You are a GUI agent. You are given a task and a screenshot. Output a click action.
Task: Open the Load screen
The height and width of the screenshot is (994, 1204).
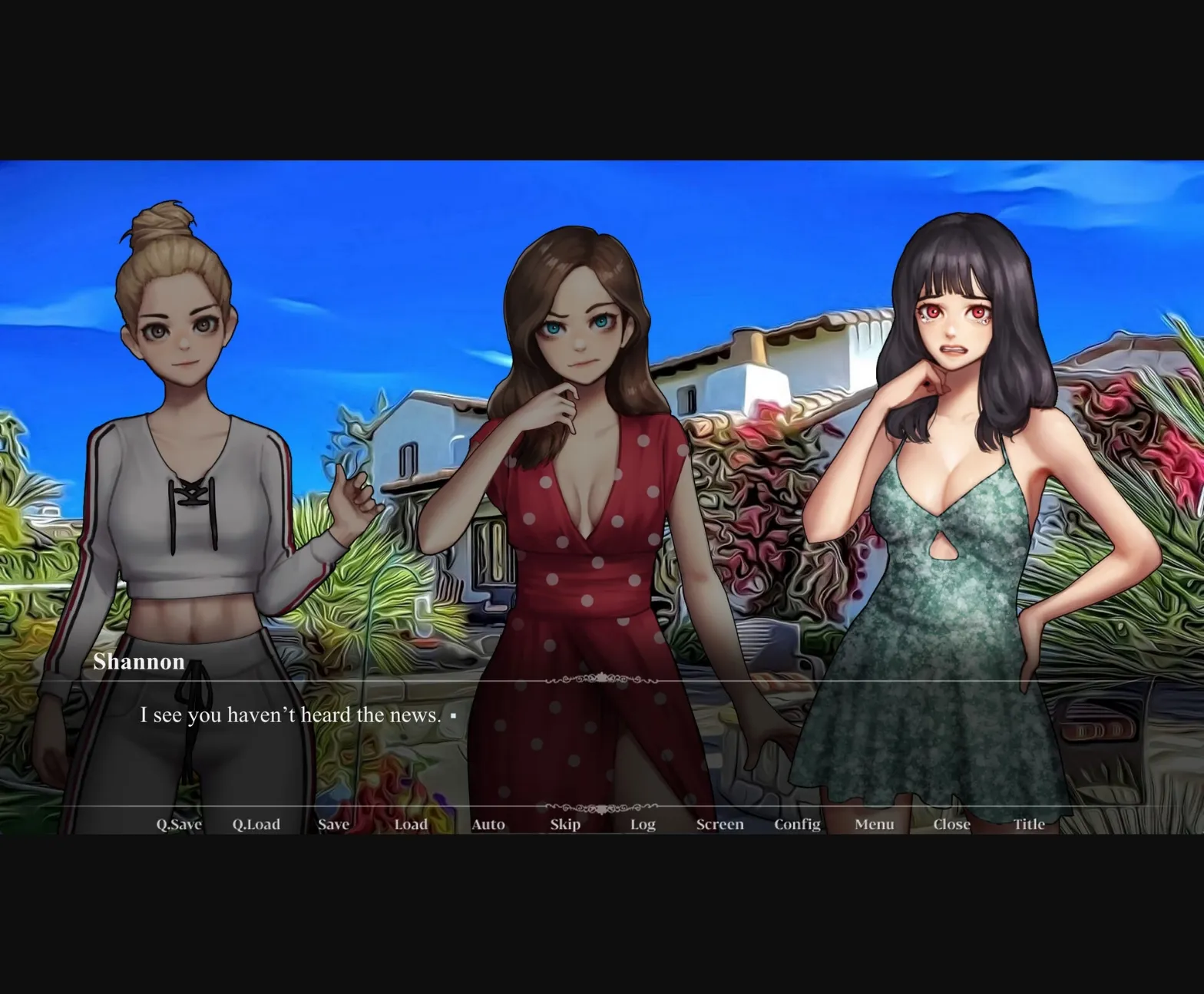pyautogui.click(x=412, y=824)
